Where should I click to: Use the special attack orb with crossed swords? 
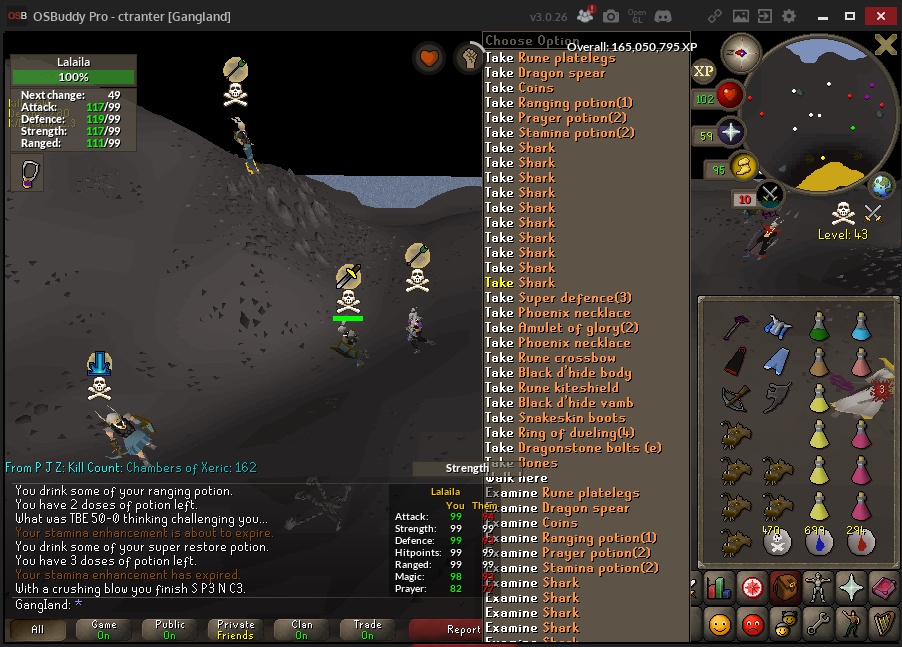coord(771,194)
